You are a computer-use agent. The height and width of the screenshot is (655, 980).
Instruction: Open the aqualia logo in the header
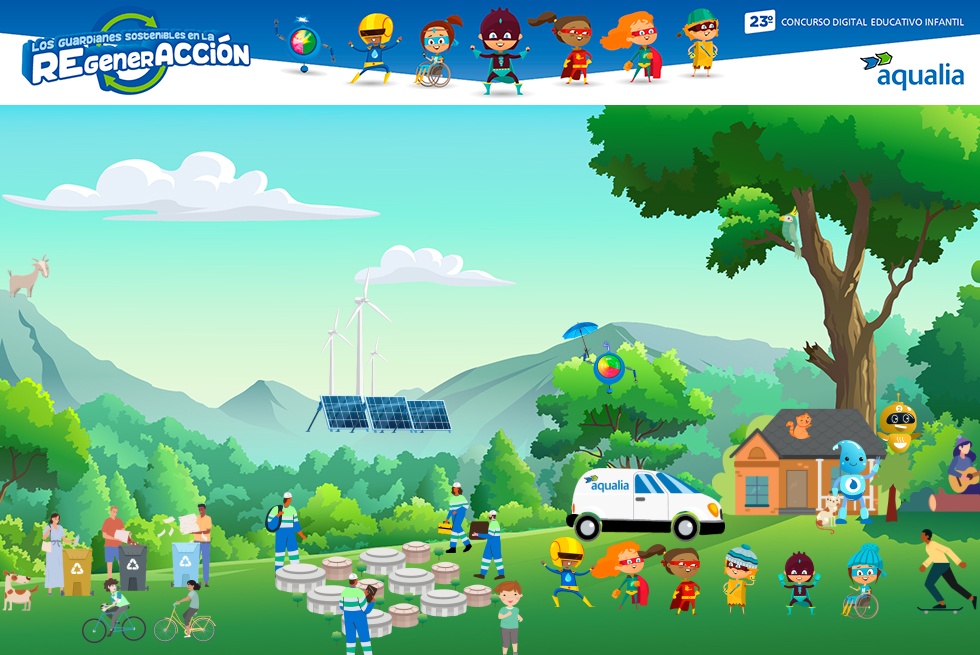point(911,71)
